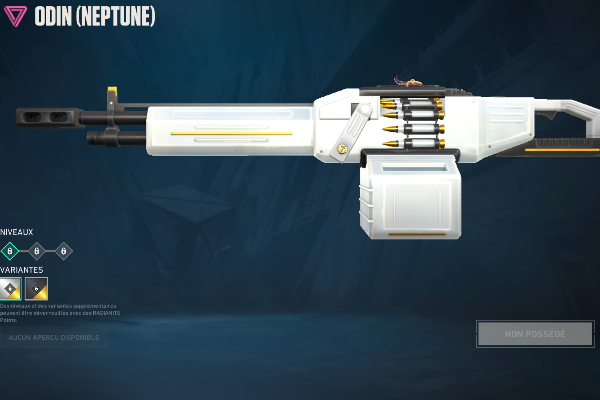The height and width of the screenshot is (400, 600).
Task: Choose the black and gold variant
Action: coord(36,288)
